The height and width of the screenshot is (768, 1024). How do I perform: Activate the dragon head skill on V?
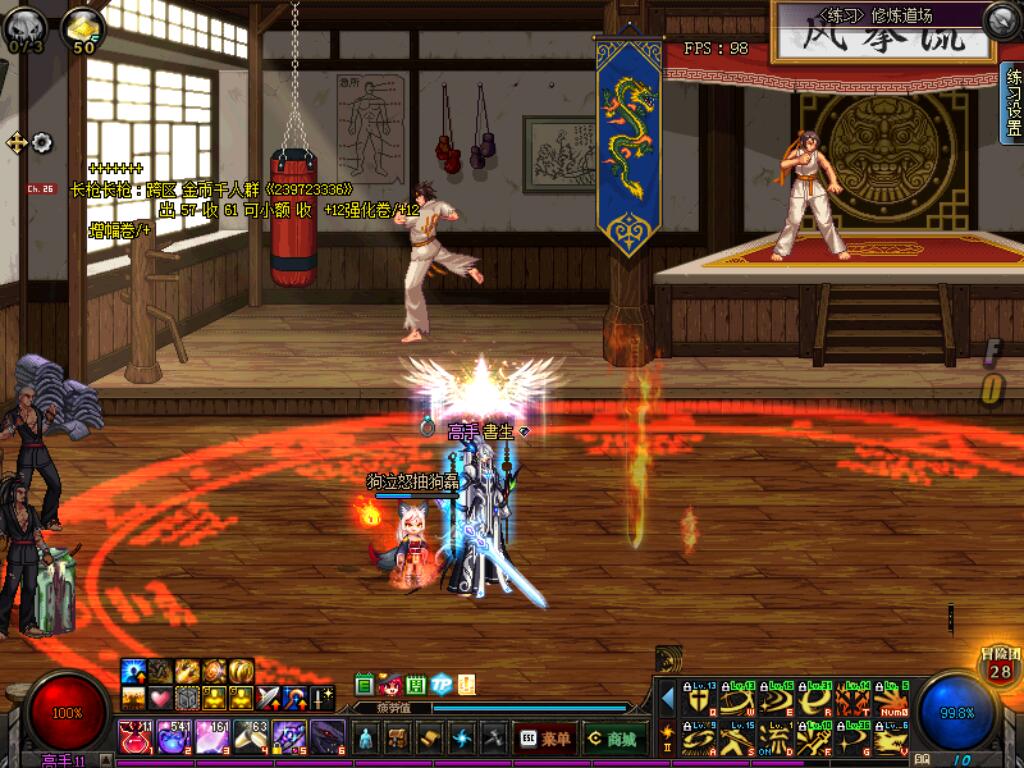(889, 739)
